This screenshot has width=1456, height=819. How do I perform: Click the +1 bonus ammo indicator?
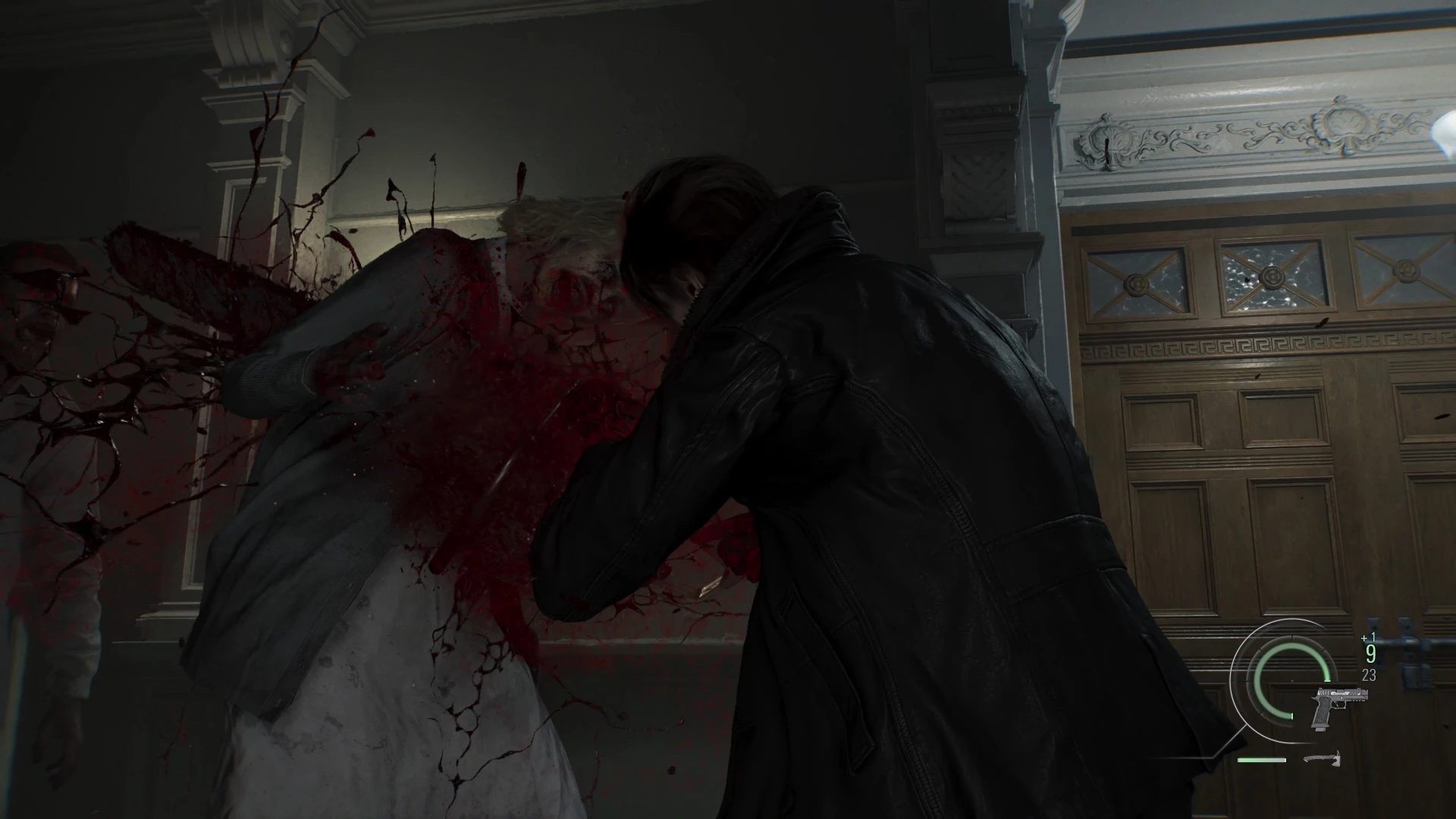(1367, 637)
